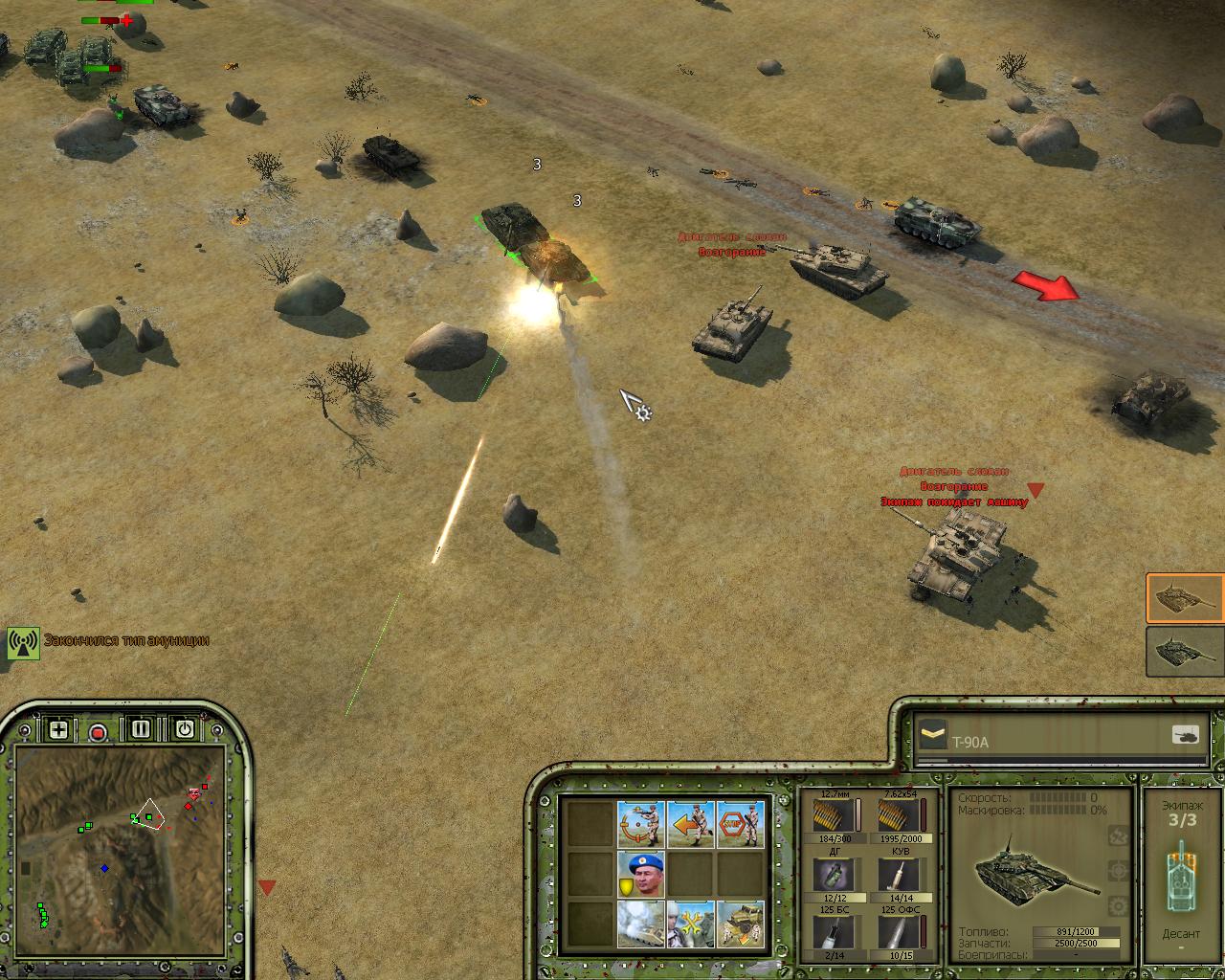Image resolution: width=1225 pixels, height=980 pixels.
Task: Select the 12.7мм machine gun ammo slot
Action: (x=830, y=816)
